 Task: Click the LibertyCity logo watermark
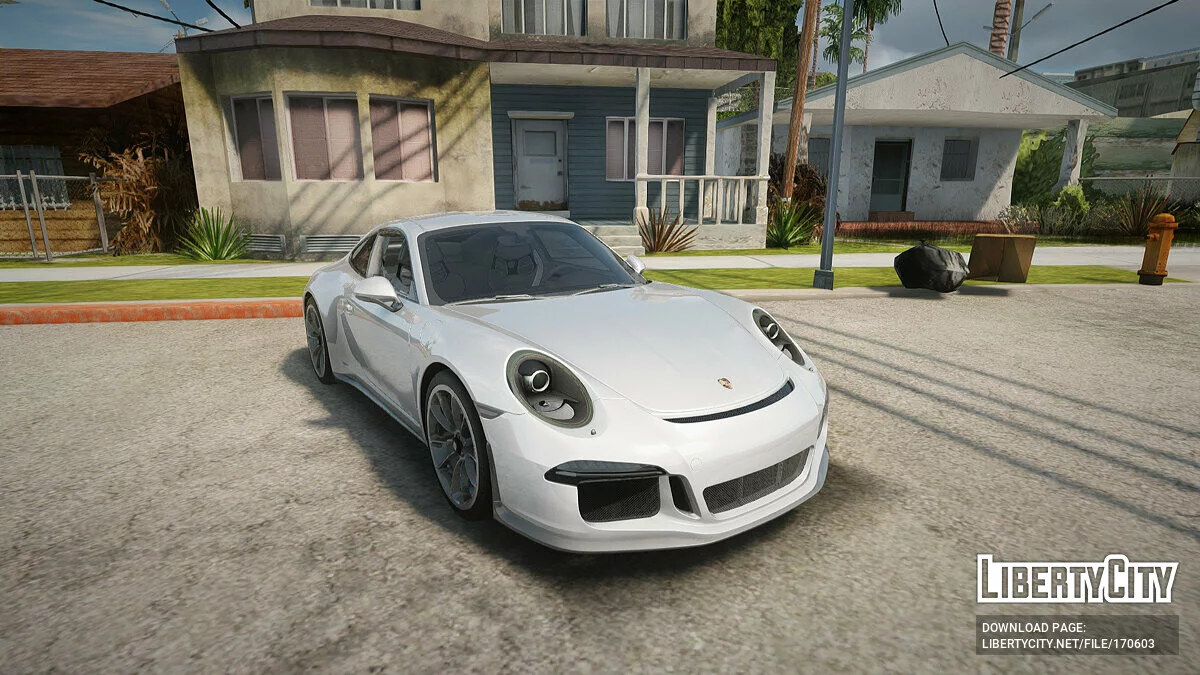click(1077, 579)
